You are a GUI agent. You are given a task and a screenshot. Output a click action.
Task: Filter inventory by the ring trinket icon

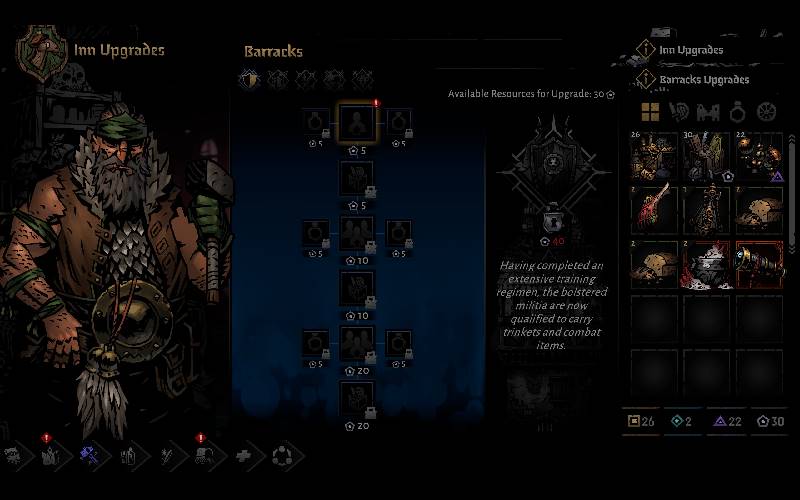737,111
